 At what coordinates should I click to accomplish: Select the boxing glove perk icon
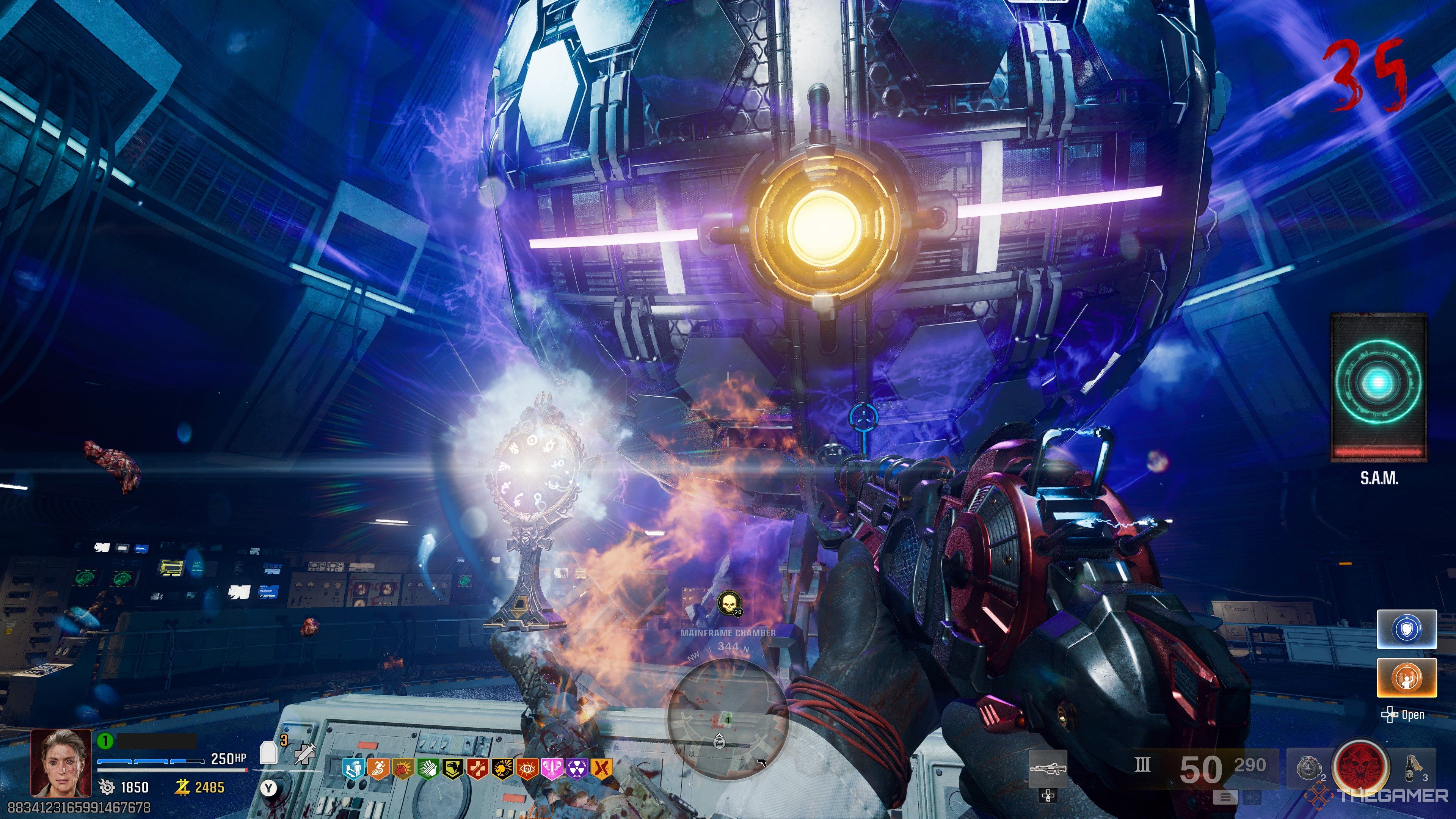click(x=403, y=769)
